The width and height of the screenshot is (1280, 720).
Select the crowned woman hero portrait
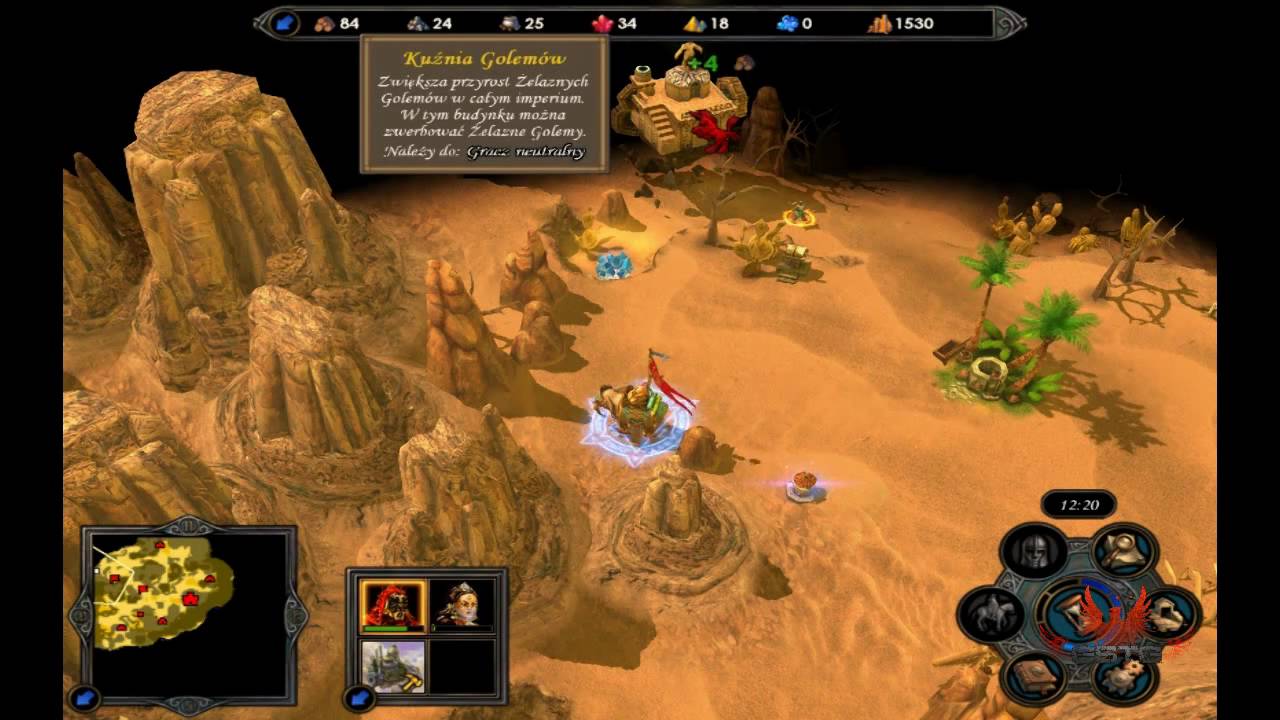click(463, 606)
